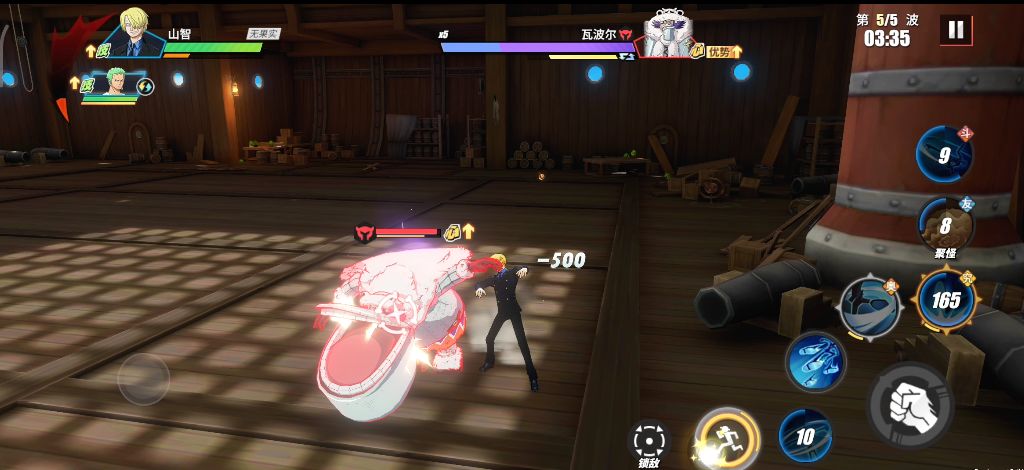Toggle the 锁敌 lock-on target button
The width and height of the screenshot is (1024, 470).
[x=649, y=440]
